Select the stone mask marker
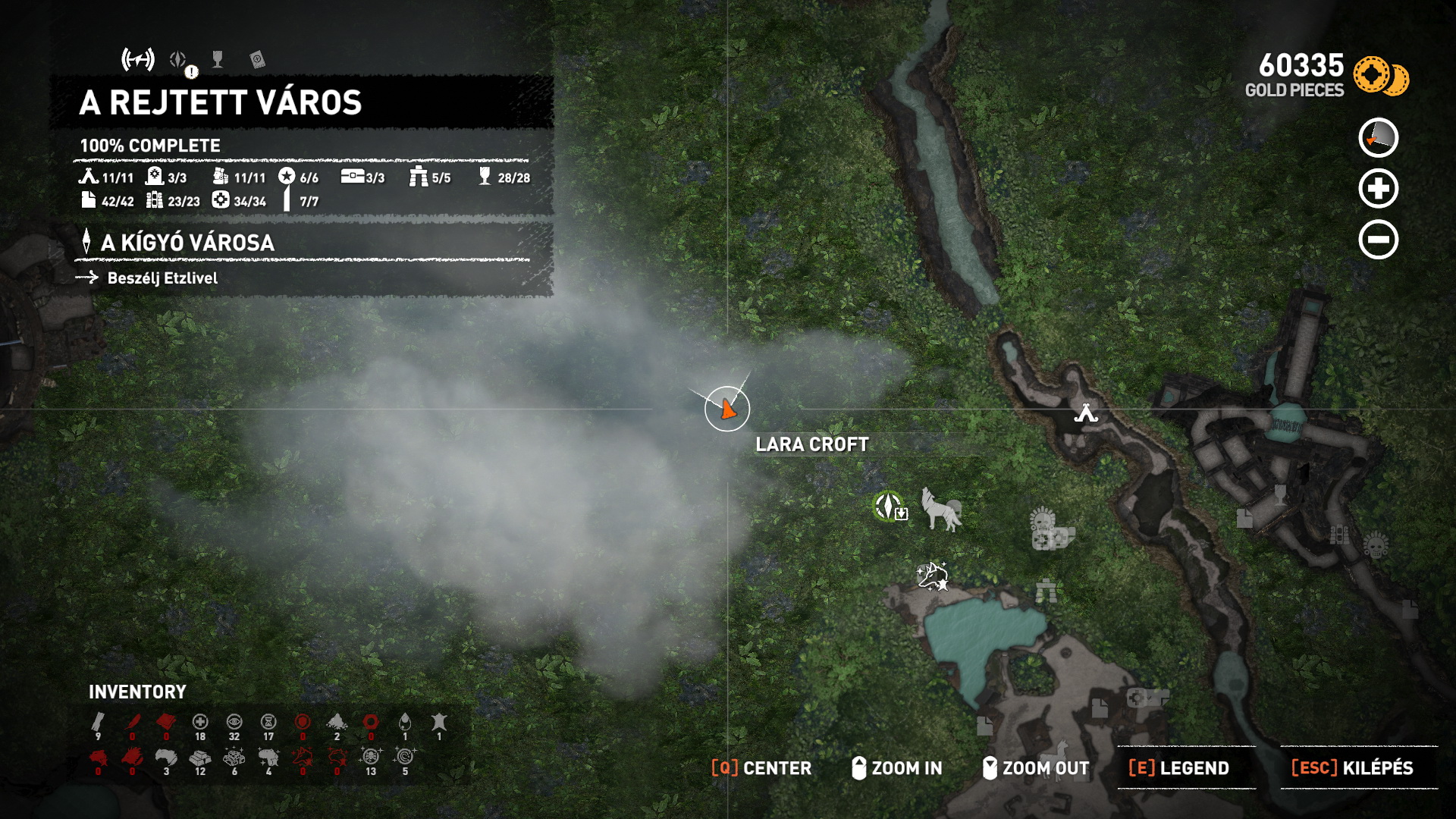 (x=1043, y=522)
